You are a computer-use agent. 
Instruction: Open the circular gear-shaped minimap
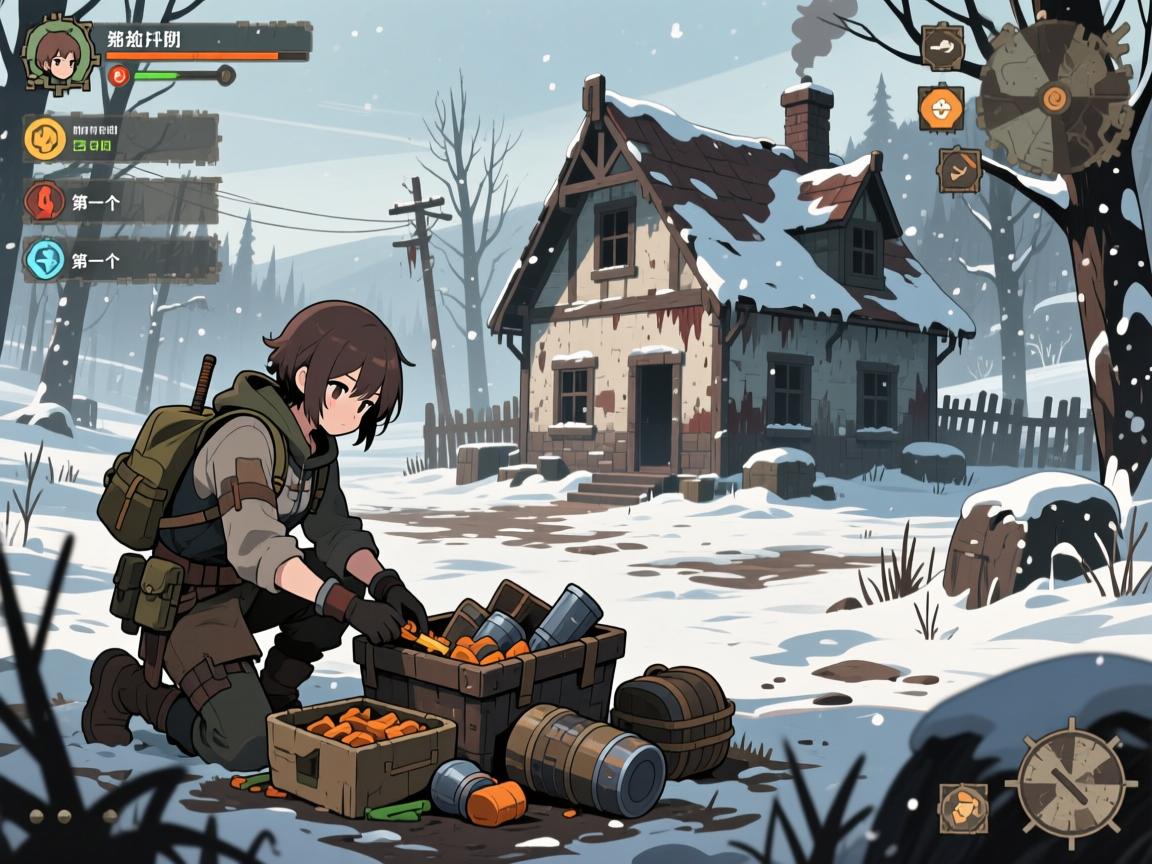point(1055,97)
